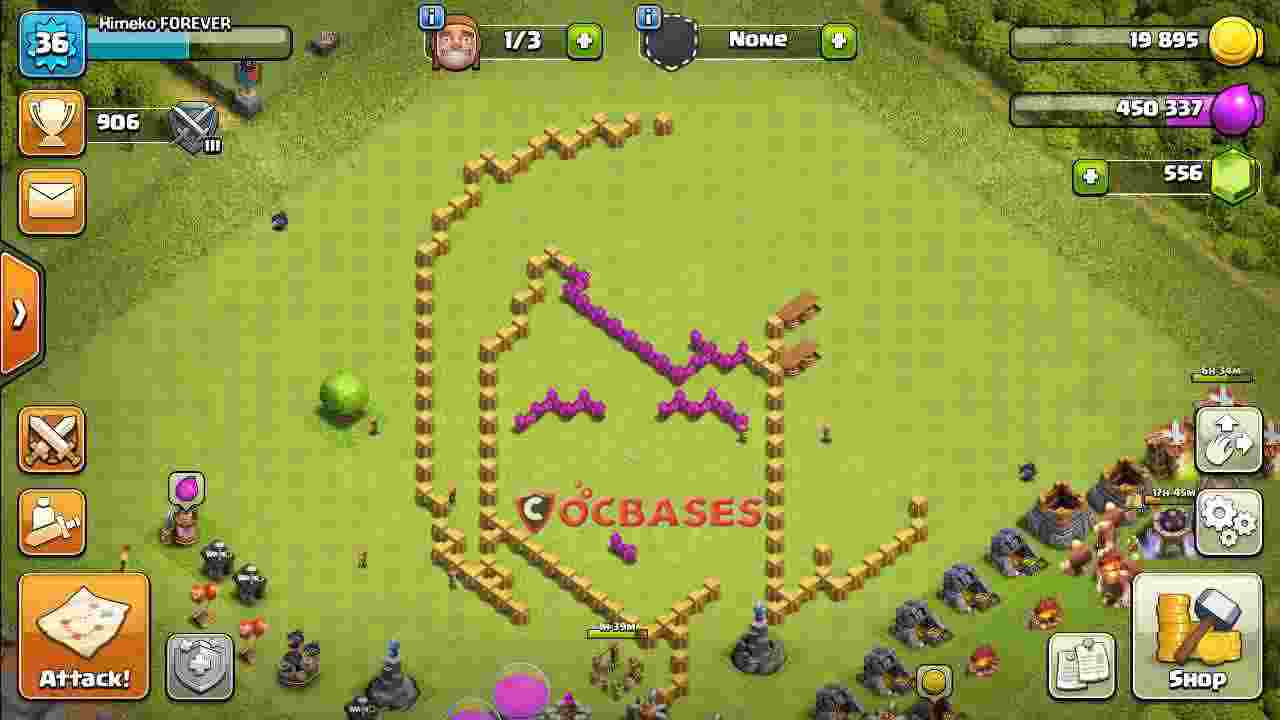Open the news scroll icon near Shop

pos(1082,665)
